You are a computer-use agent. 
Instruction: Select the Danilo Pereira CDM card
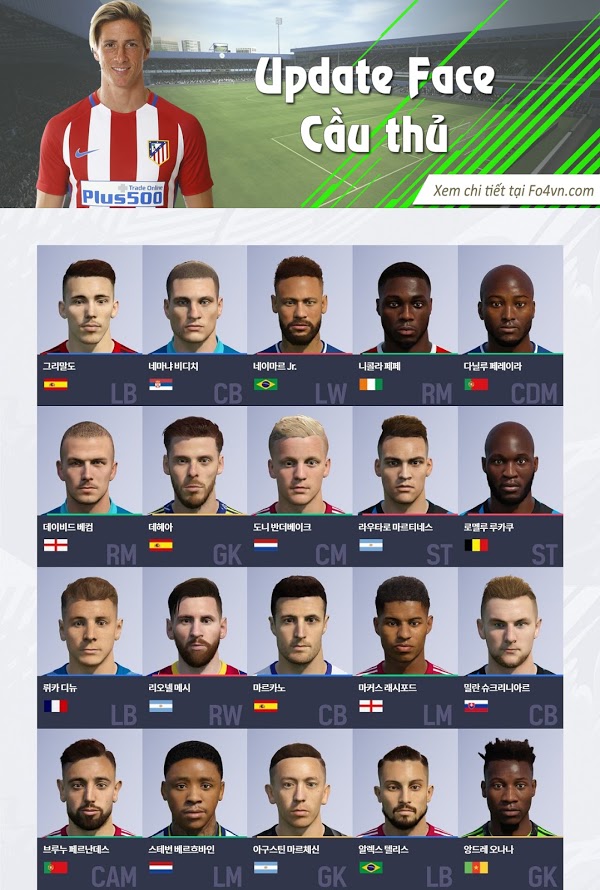coord(510,325)
